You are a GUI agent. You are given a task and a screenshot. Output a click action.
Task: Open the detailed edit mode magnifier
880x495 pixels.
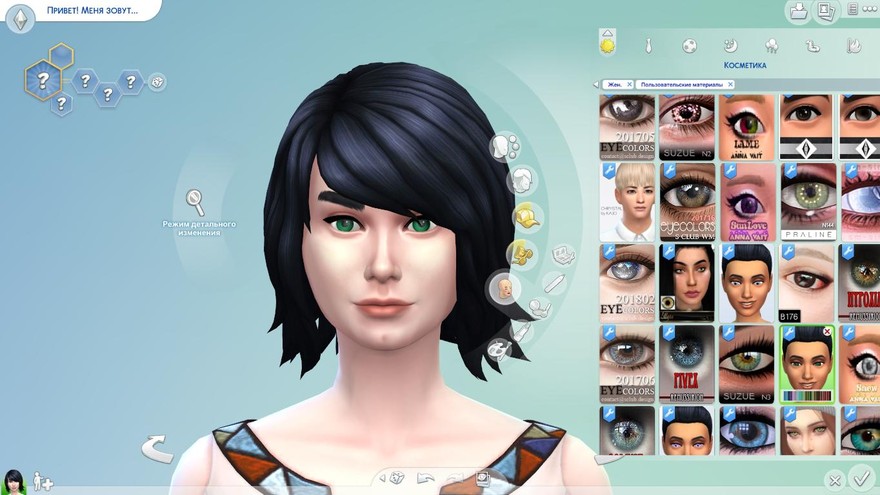[x=195, y=202]
